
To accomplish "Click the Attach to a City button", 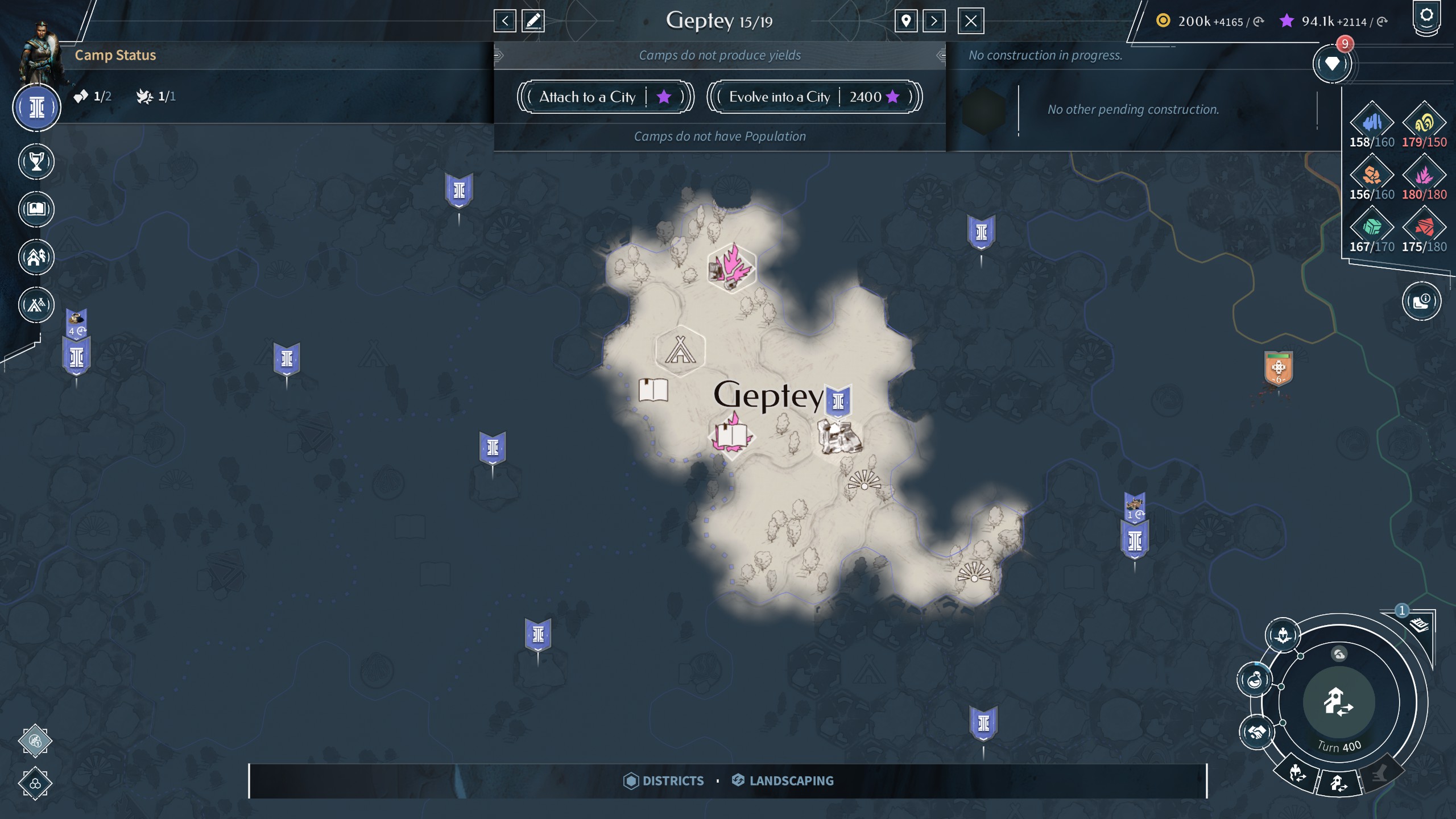I will [605, 97].
